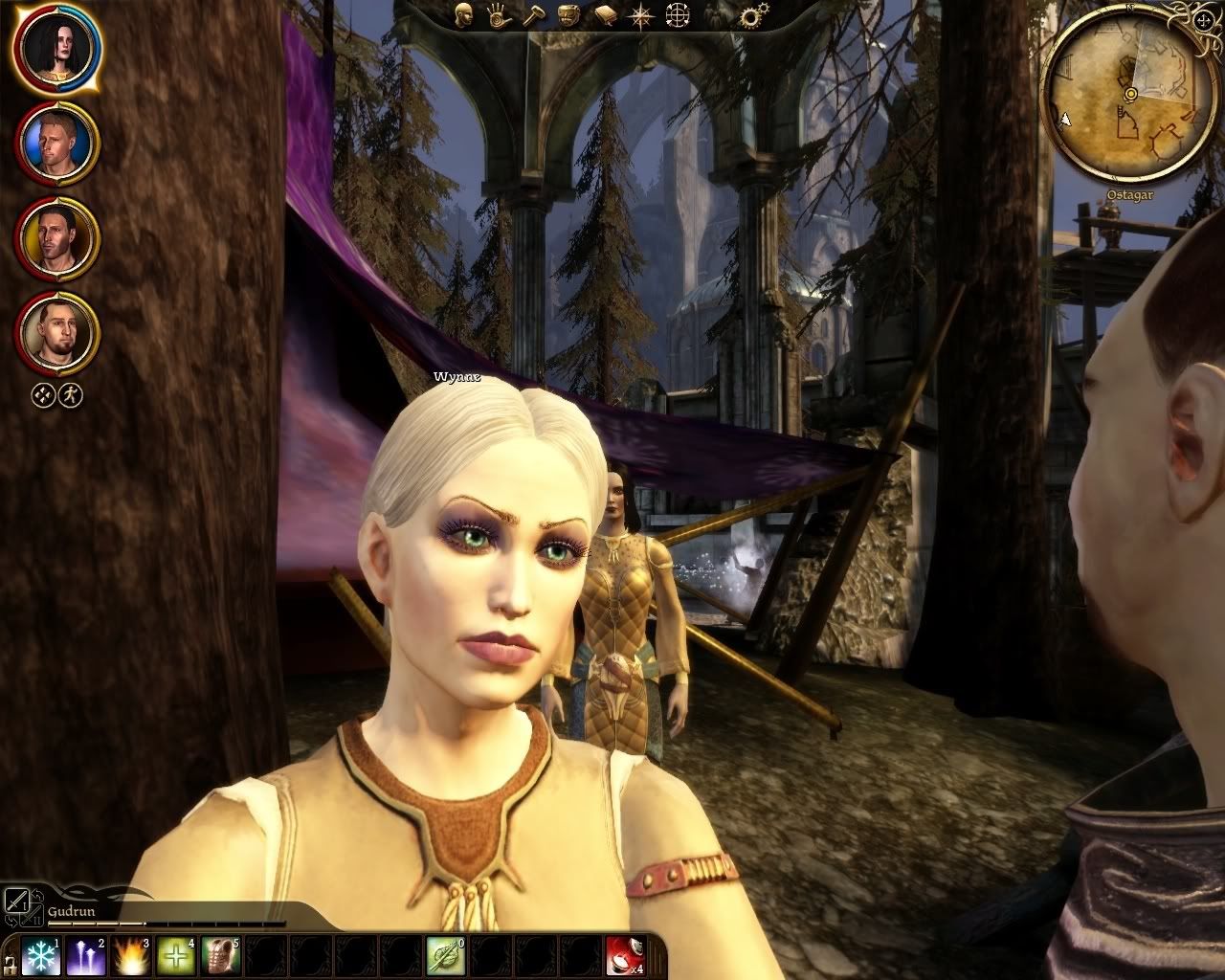
Task: Use the green cross heal spell
Action: tap(176, 956)
